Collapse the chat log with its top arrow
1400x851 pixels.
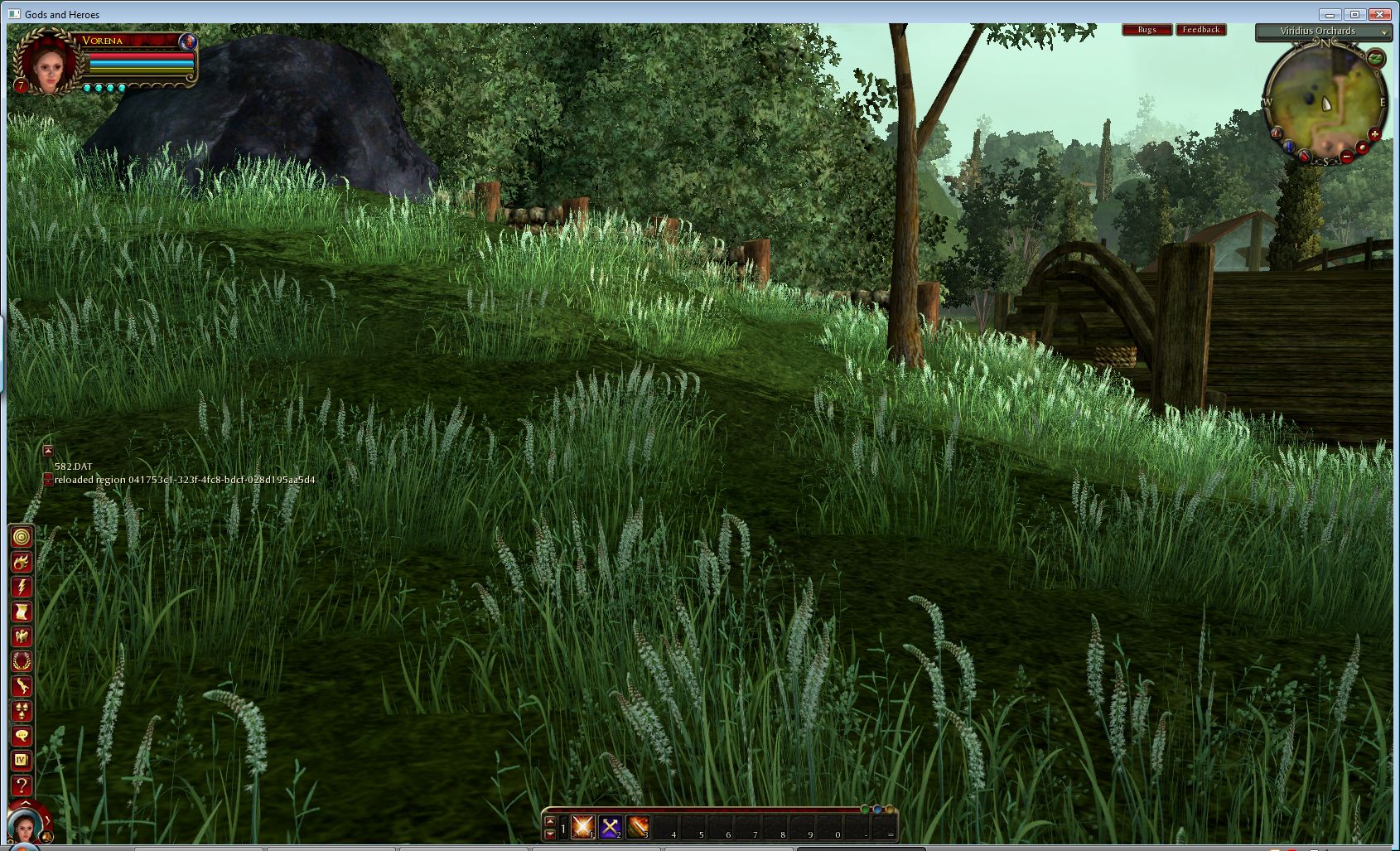tap(48, 451)
